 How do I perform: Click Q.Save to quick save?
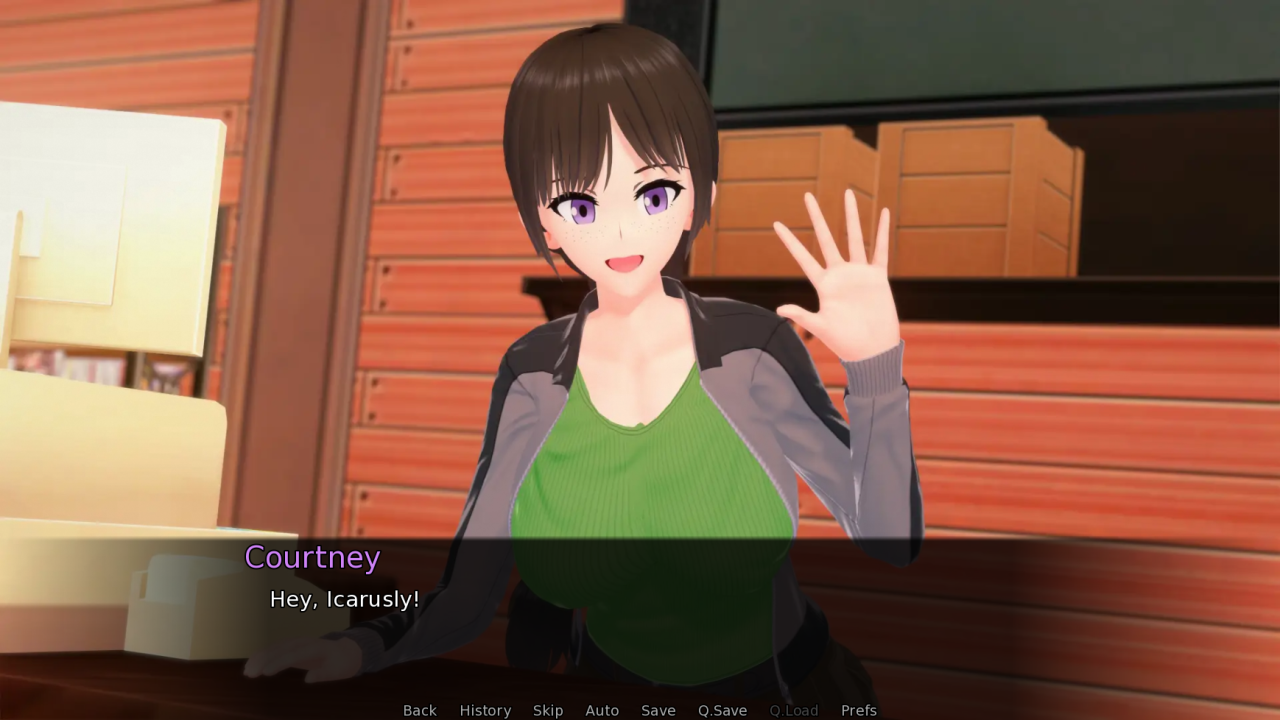coord(722,710)
